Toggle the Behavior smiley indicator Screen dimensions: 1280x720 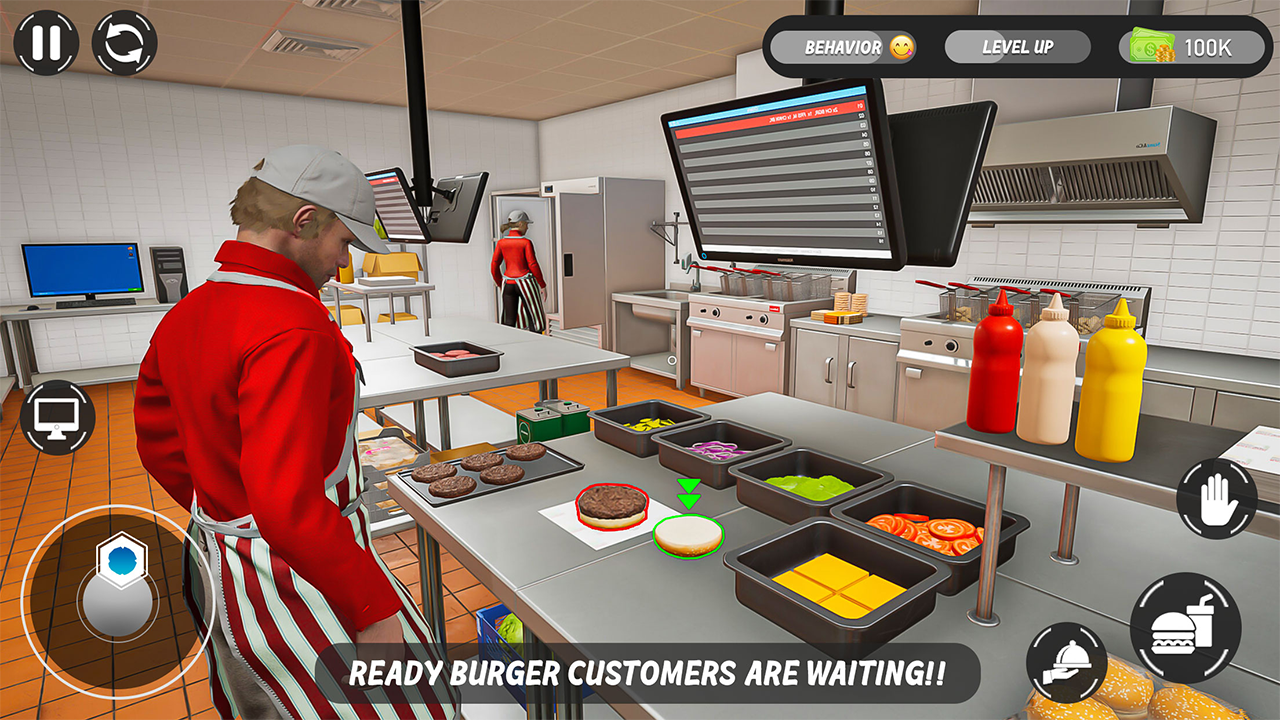[x=901, y=46]
